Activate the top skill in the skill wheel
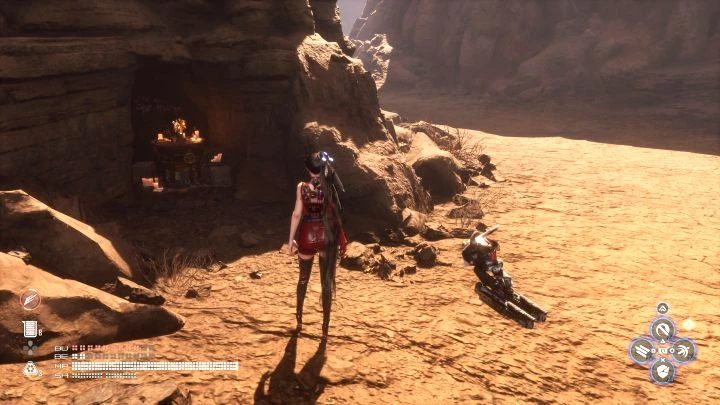This screenshot has width=720, height=405. click(x=661, y=328)
